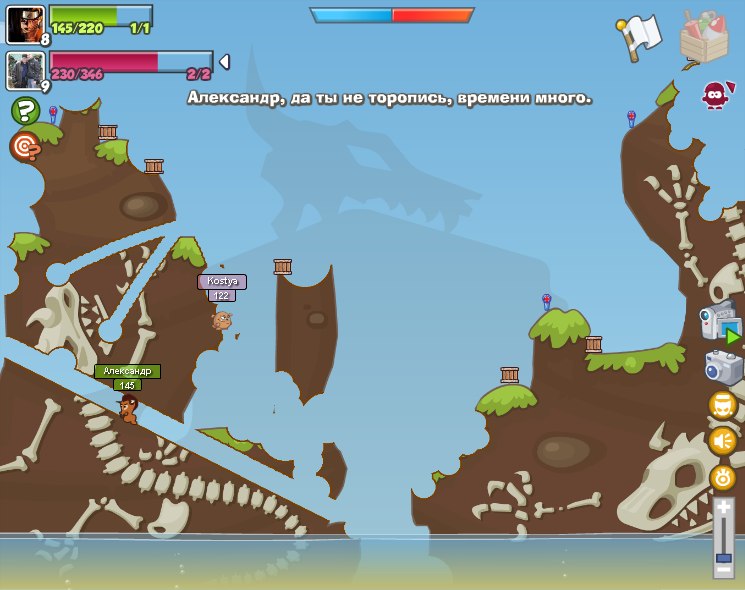Zoom in with the plus button
The image size is (745, 590).
pos(723,507)
